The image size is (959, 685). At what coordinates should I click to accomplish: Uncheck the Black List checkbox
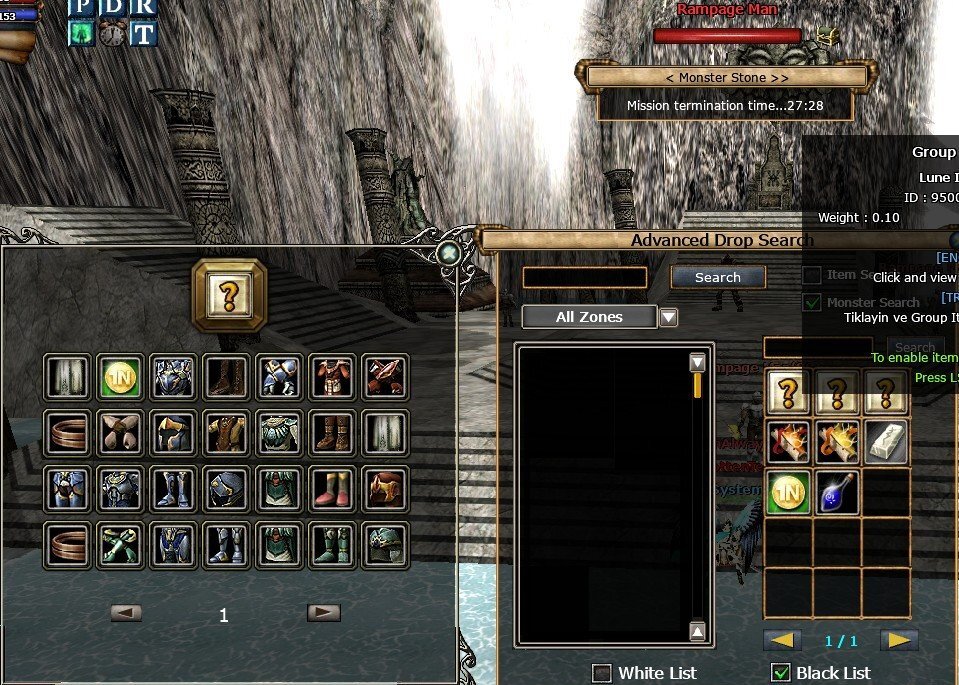781,673
